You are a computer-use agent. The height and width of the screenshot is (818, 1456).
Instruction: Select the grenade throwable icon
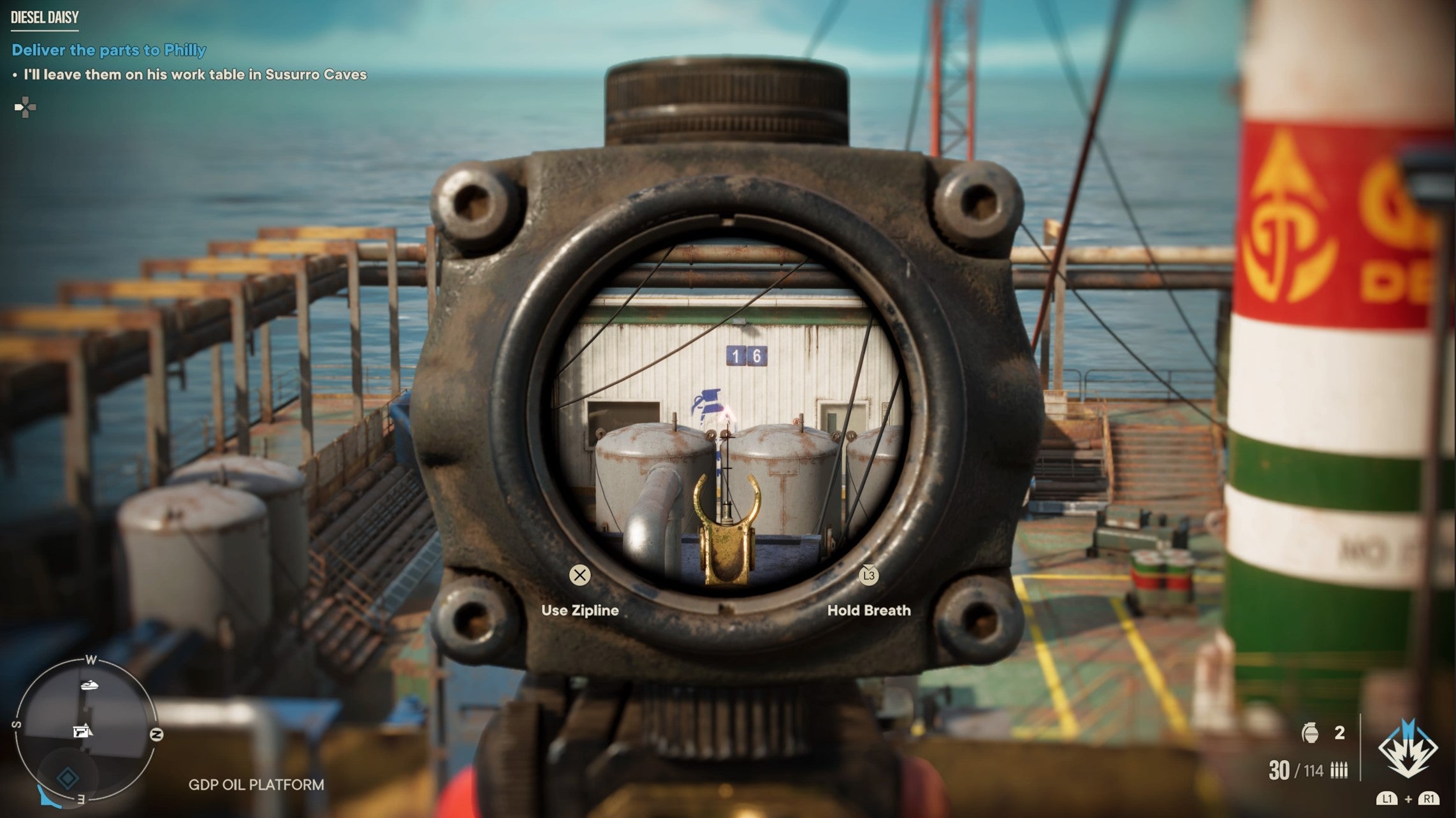coord(1310,733)
